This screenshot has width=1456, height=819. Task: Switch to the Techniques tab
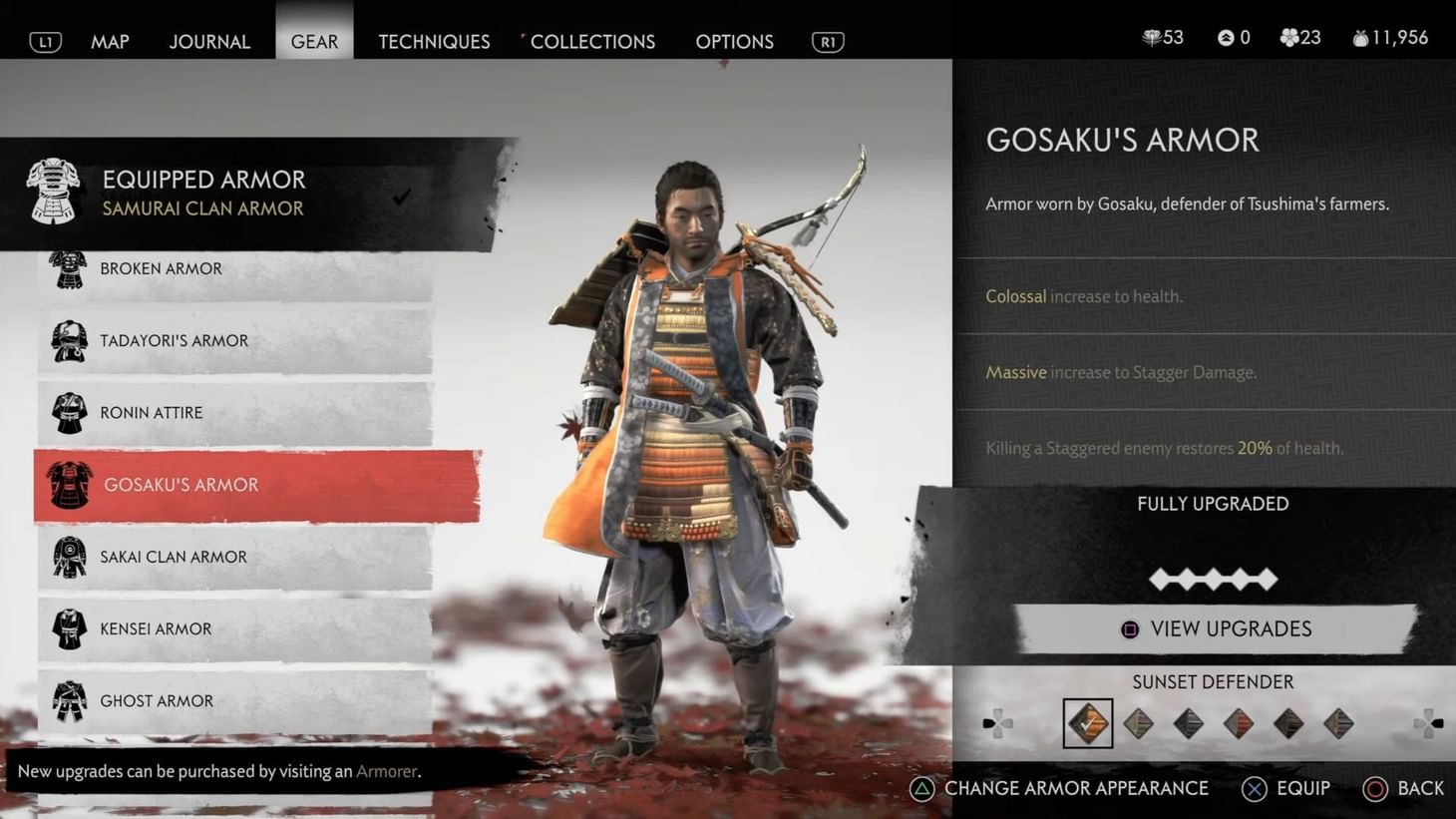[x=434, y=41]
